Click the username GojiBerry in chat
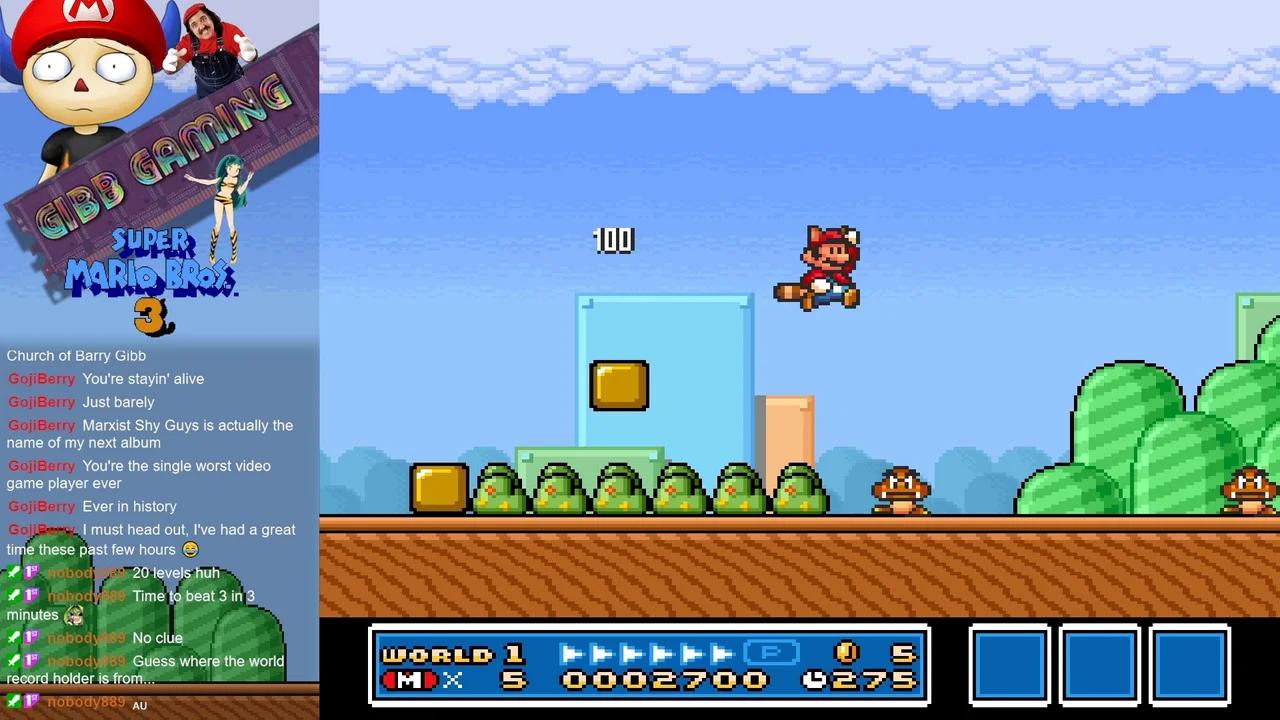1280x720 pixels. 41,379
